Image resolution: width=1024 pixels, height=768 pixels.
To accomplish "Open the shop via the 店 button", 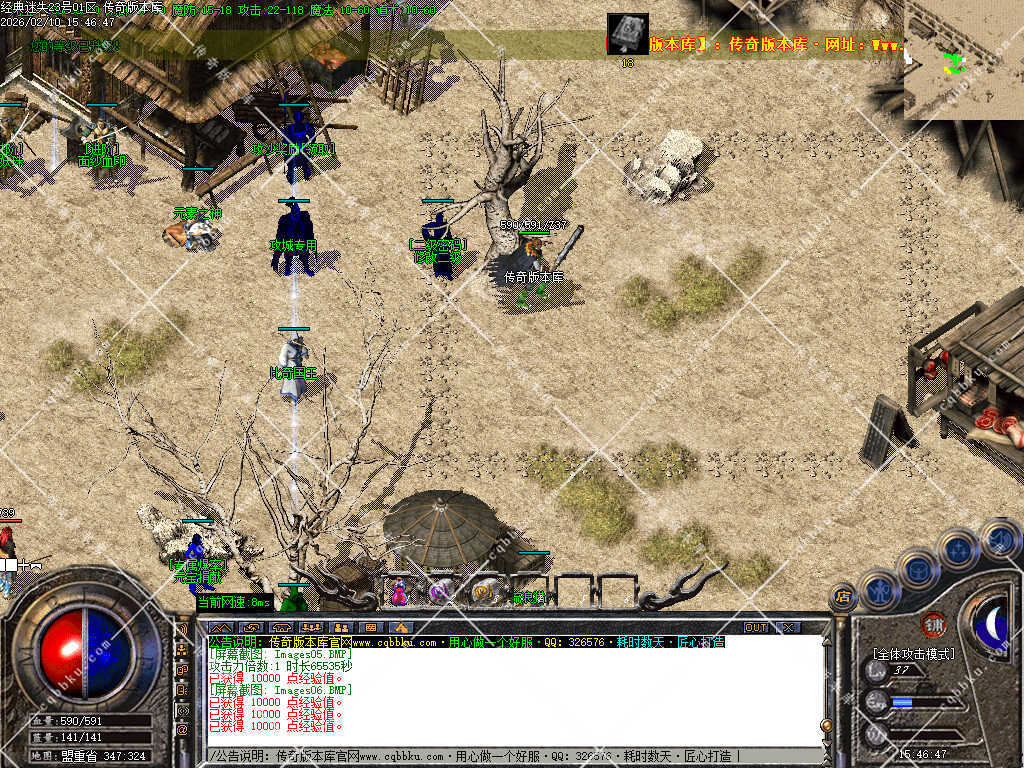I will point(843,597).
